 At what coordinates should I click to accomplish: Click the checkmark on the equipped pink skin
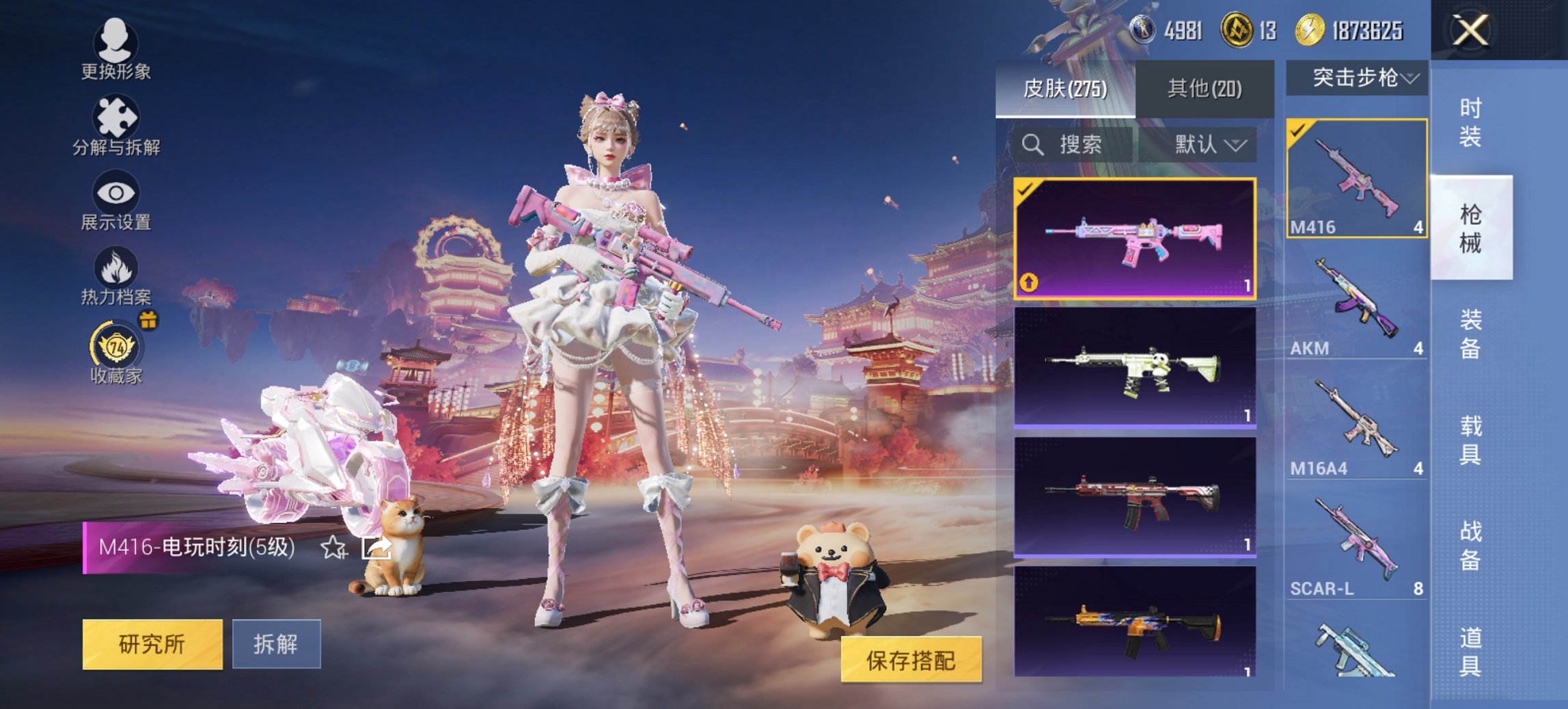pyautogui.click(x=1025, y=188)
